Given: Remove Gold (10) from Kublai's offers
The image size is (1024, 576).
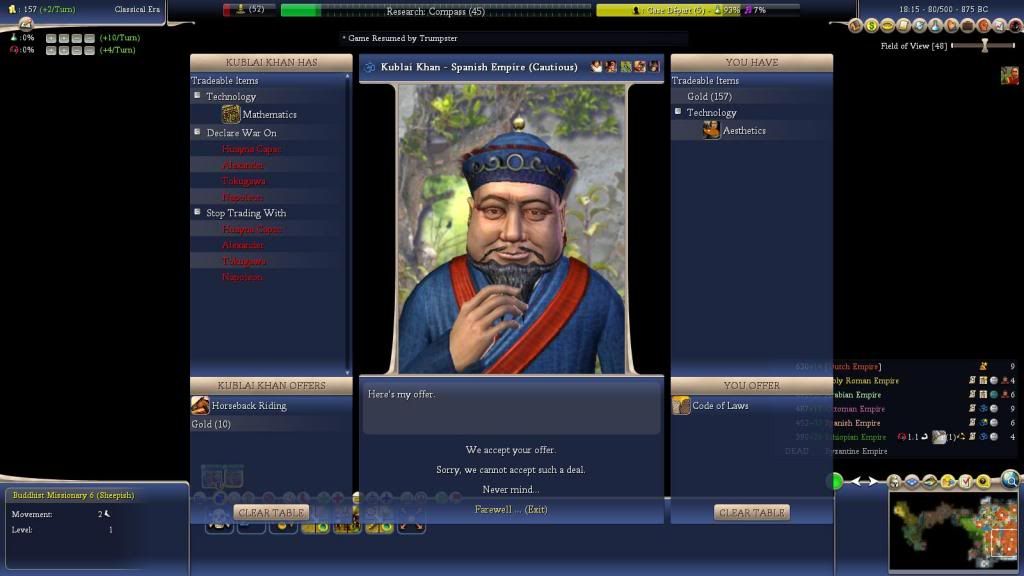Looking at the screenshot, I should (x=211, y=424).
